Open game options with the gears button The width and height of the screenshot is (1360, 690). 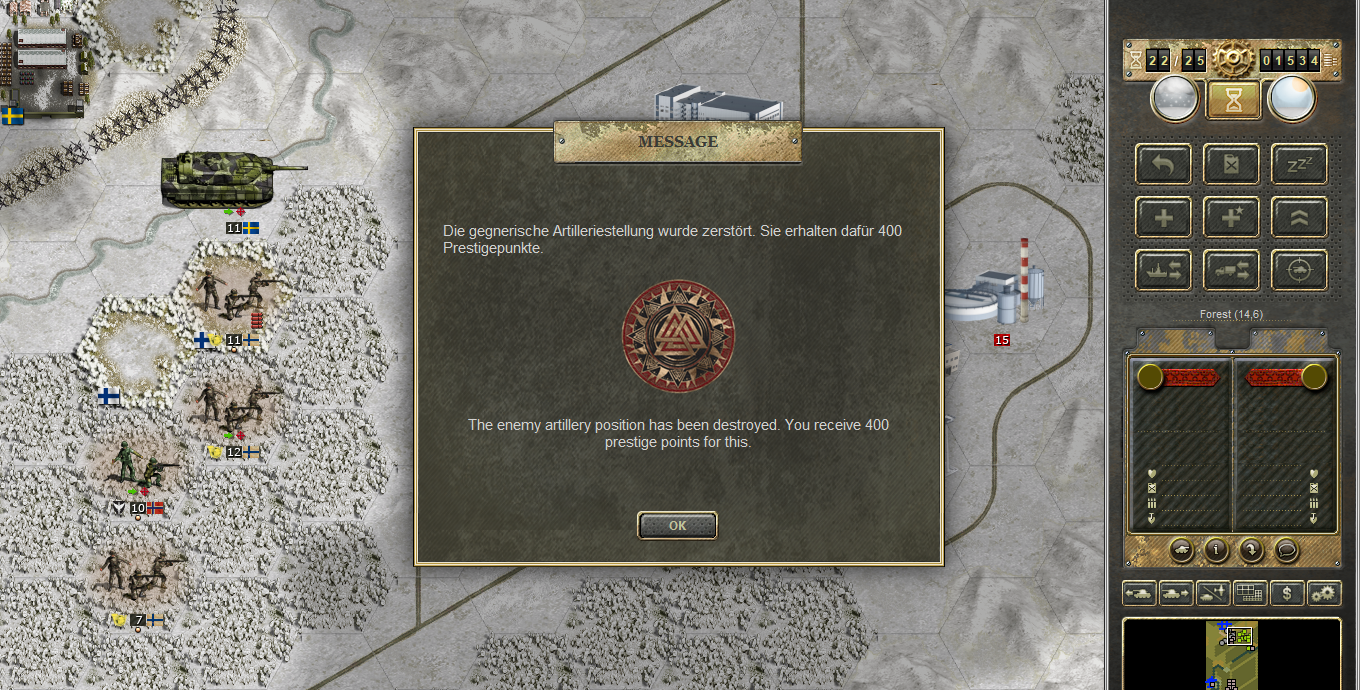click(1323, 593)
